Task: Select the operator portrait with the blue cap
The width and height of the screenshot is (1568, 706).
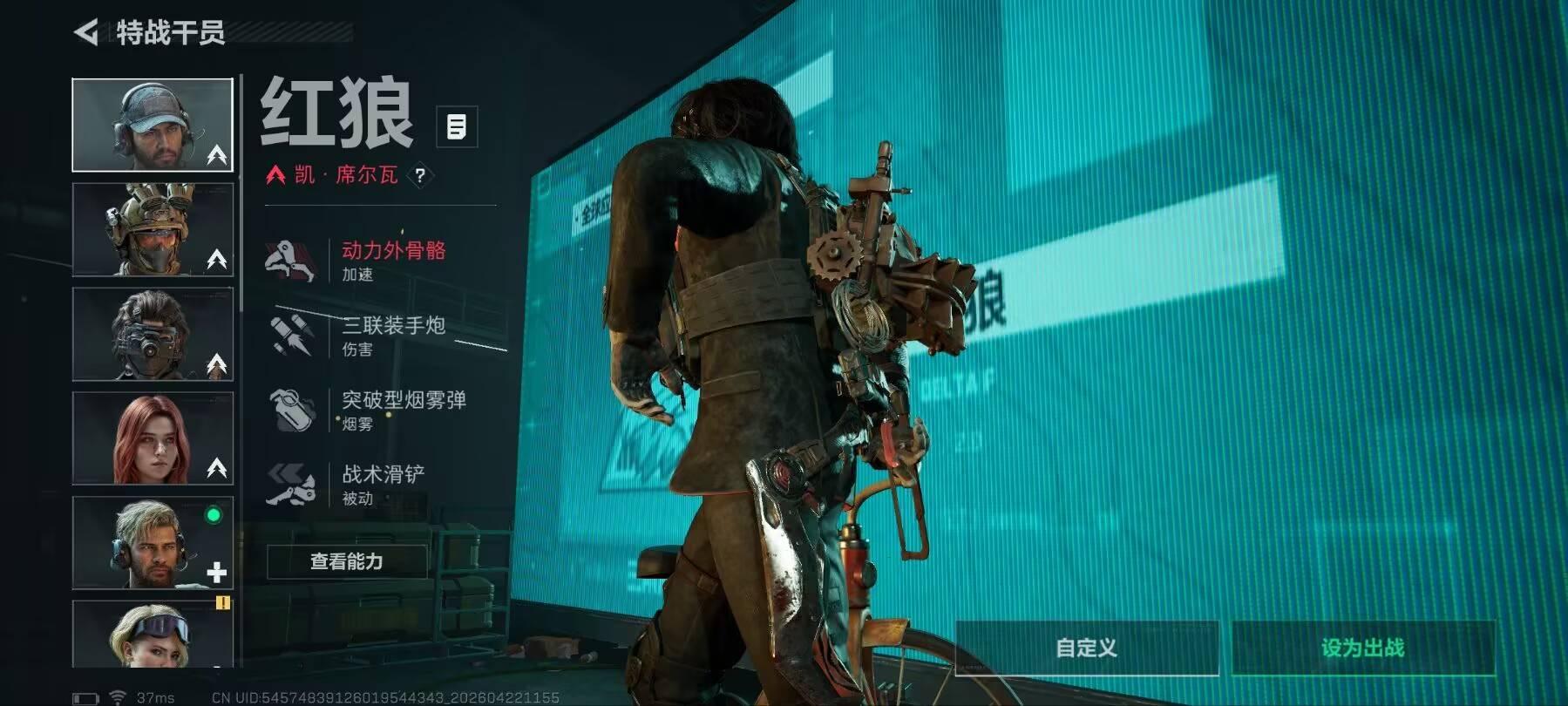Action: [153, 125]
